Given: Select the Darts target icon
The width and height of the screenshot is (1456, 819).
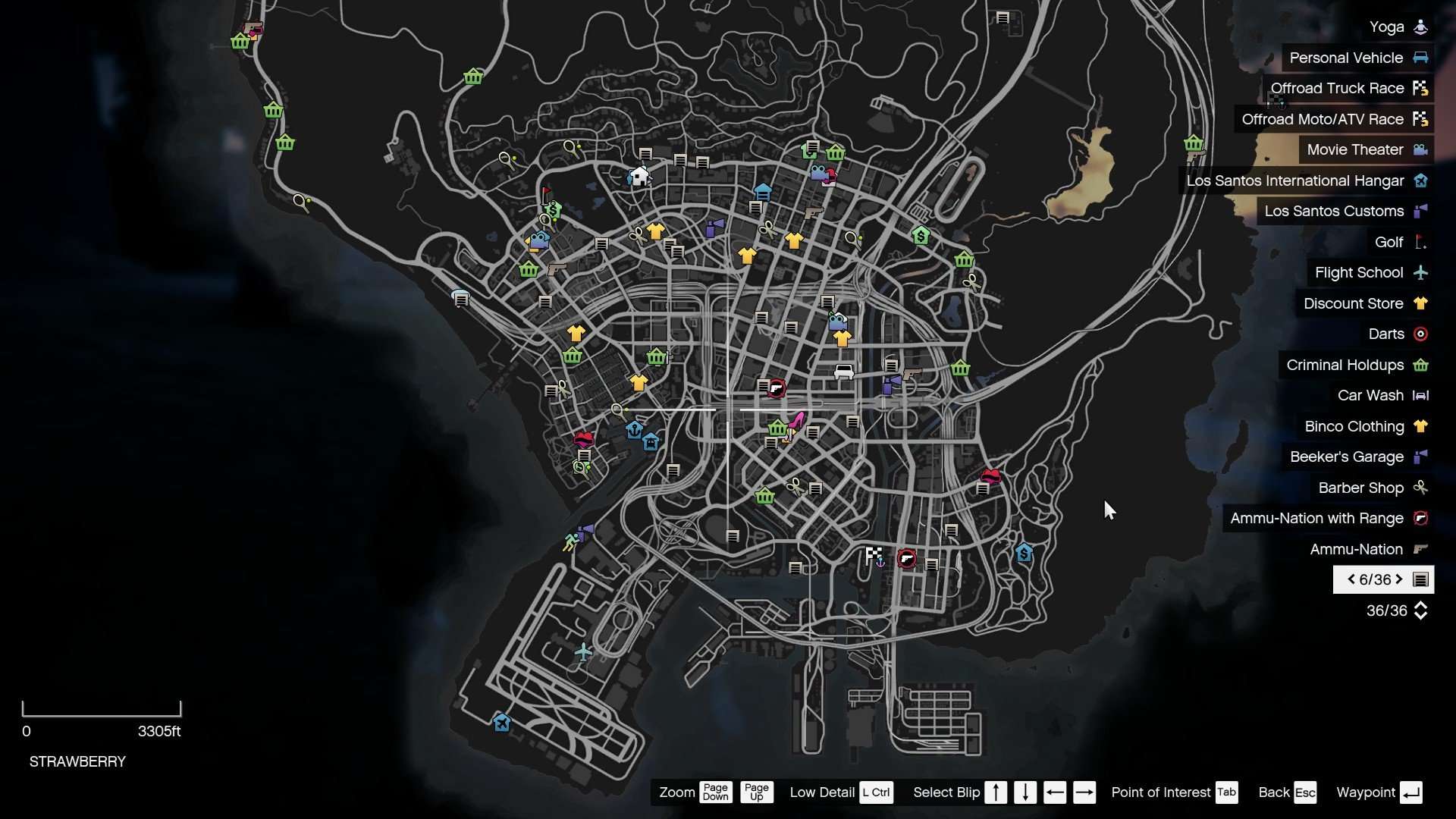Looking at the screenshot, I should coord(1420,334).
